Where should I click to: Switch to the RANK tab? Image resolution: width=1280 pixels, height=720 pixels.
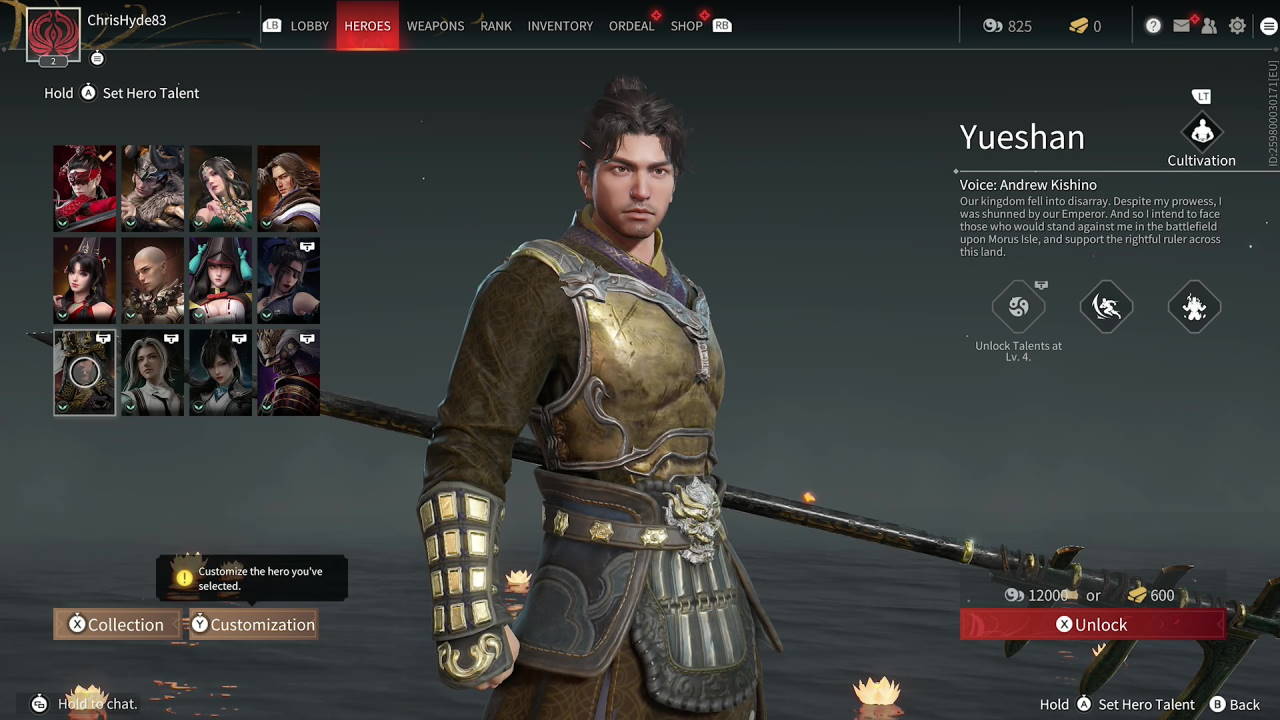(x=495, y=26)
